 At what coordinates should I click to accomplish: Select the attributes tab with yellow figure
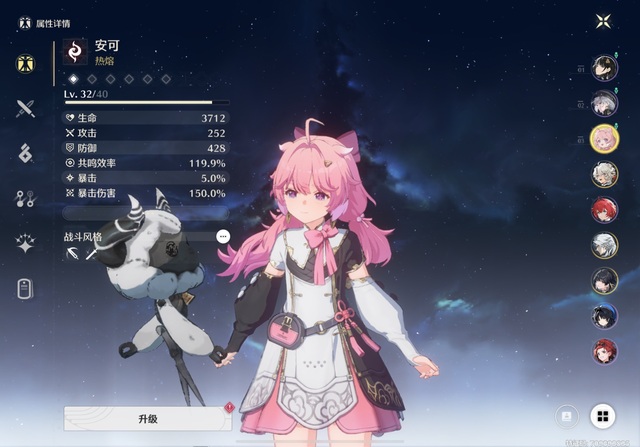(x=26, y=64)
